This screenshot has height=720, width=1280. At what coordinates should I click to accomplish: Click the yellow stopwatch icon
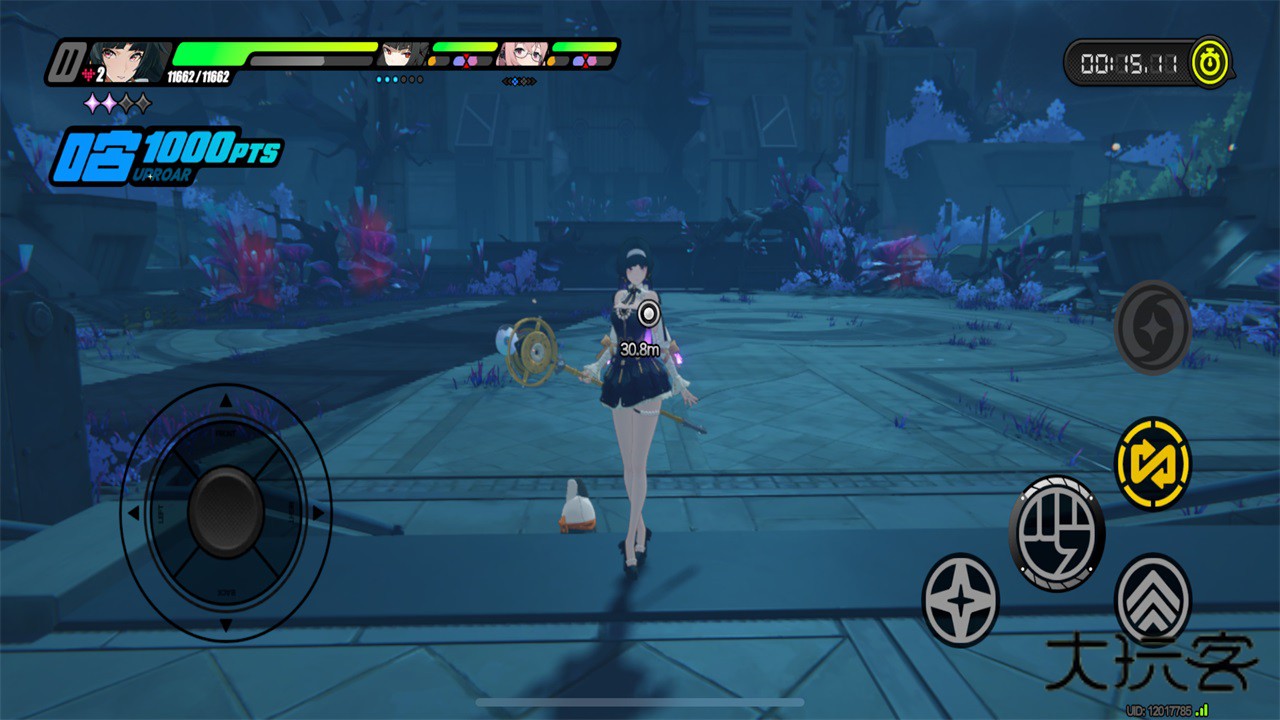(1211, 64)
